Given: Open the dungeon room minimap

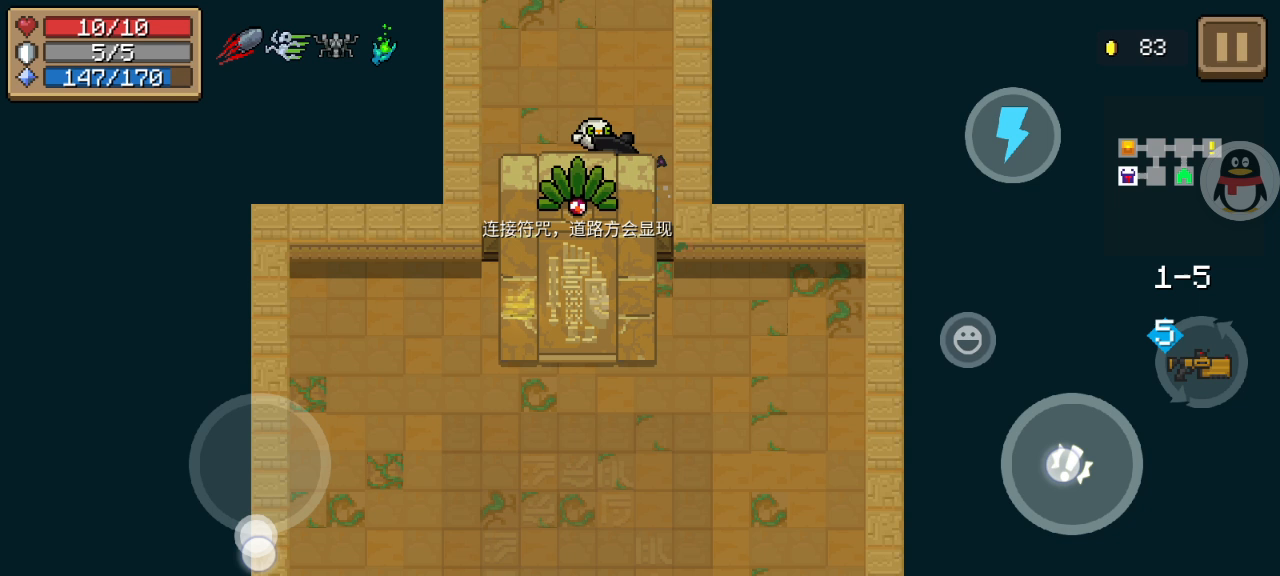Looking at the screenshot, I should coord(1158,163).
